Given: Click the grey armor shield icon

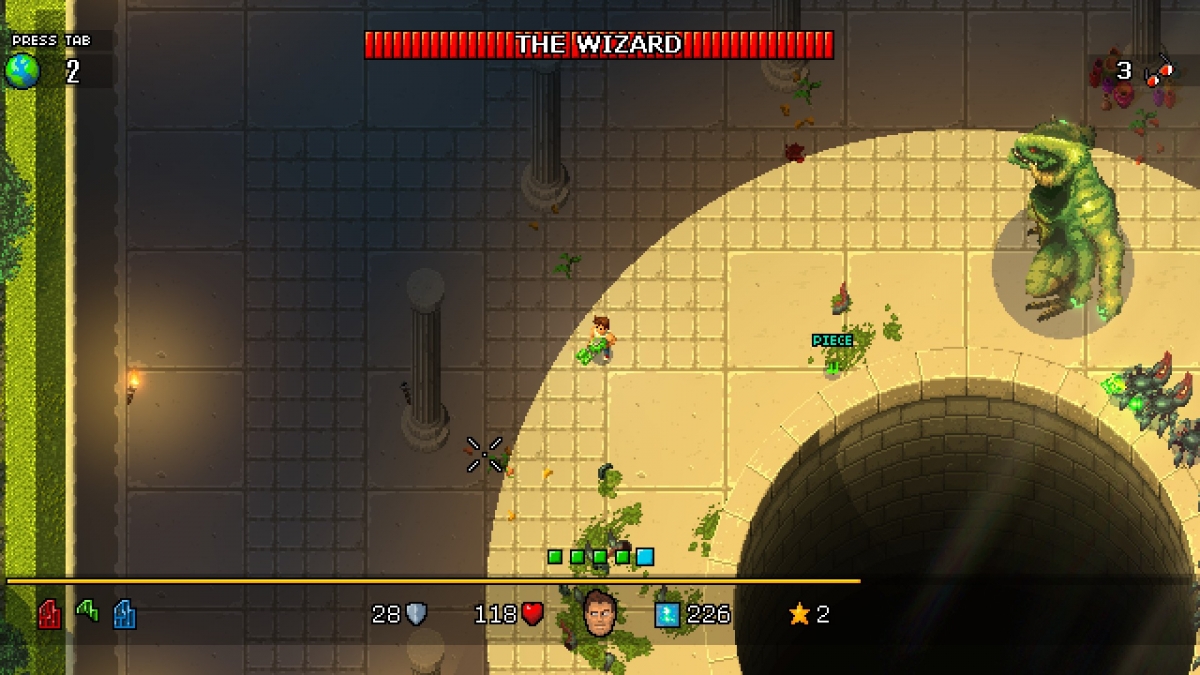Looking at the screenshot, I should (x=416, y=614).
